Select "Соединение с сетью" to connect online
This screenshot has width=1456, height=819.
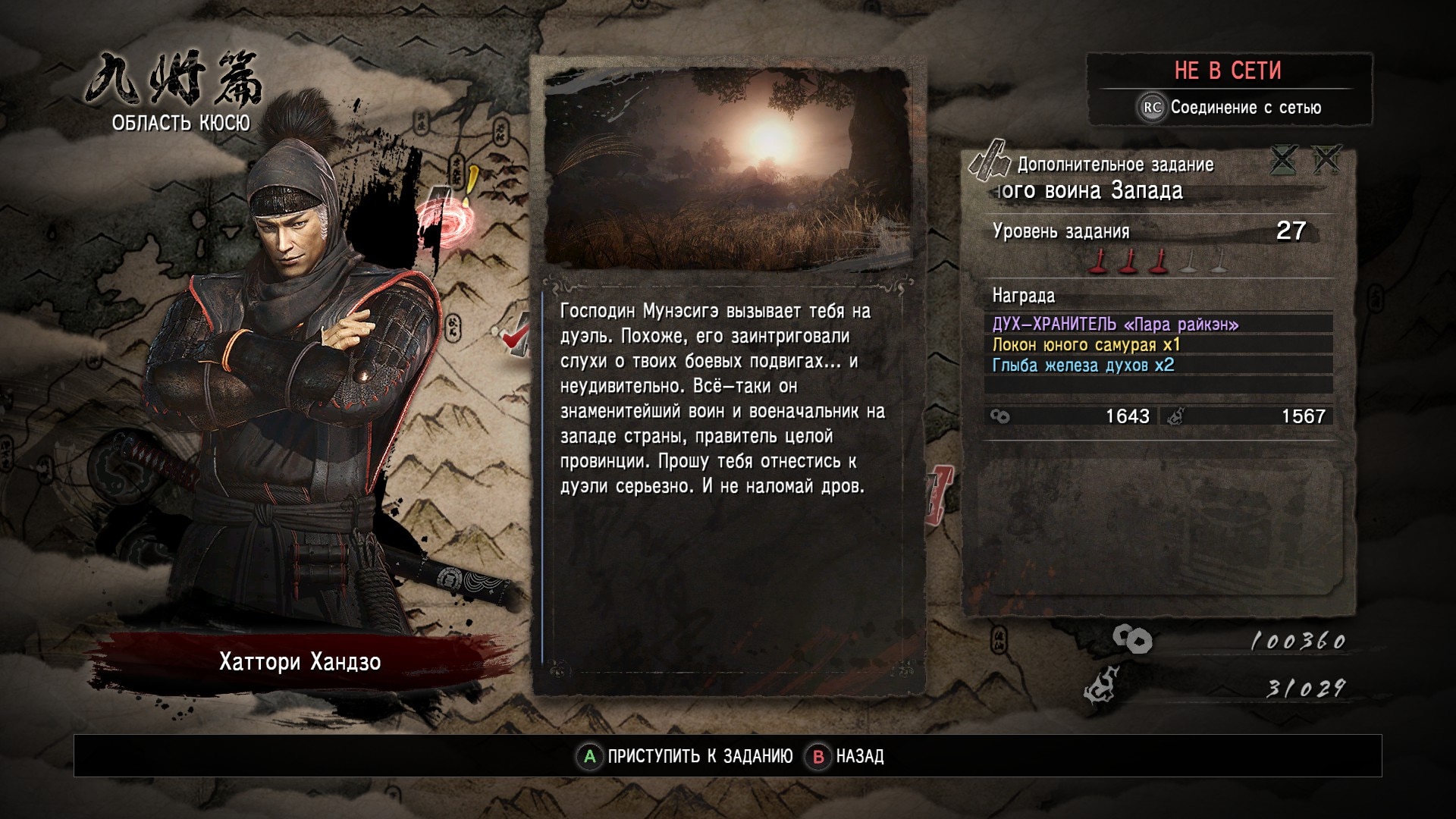point(1232,108)
